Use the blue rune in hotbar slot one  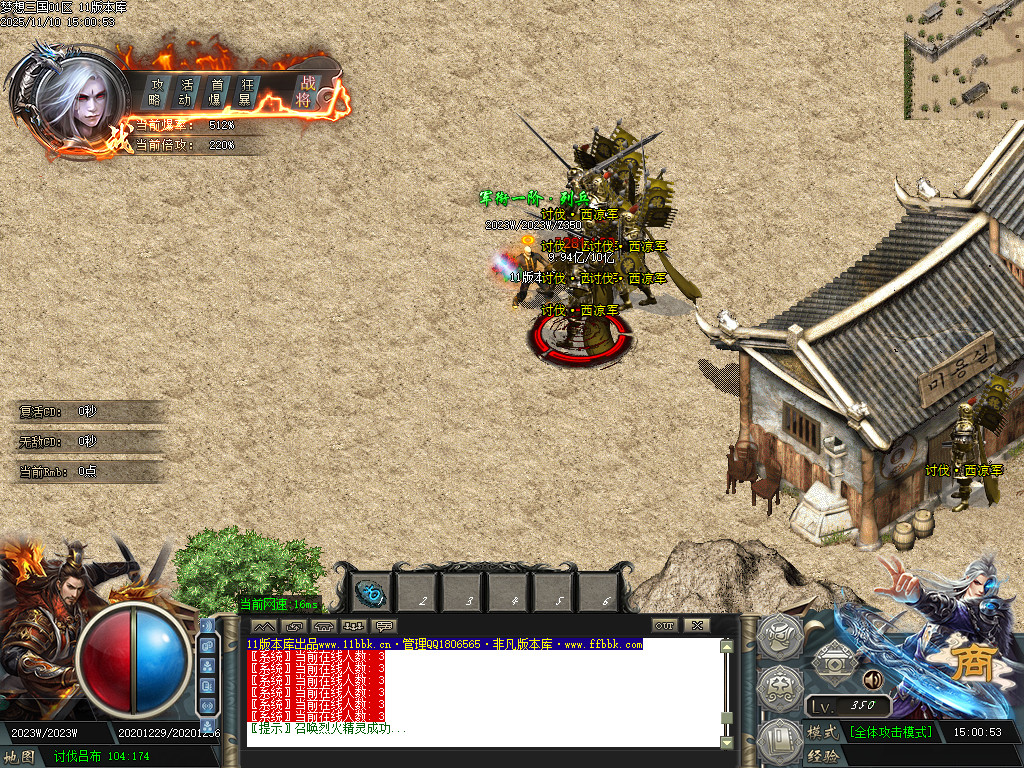373,594
